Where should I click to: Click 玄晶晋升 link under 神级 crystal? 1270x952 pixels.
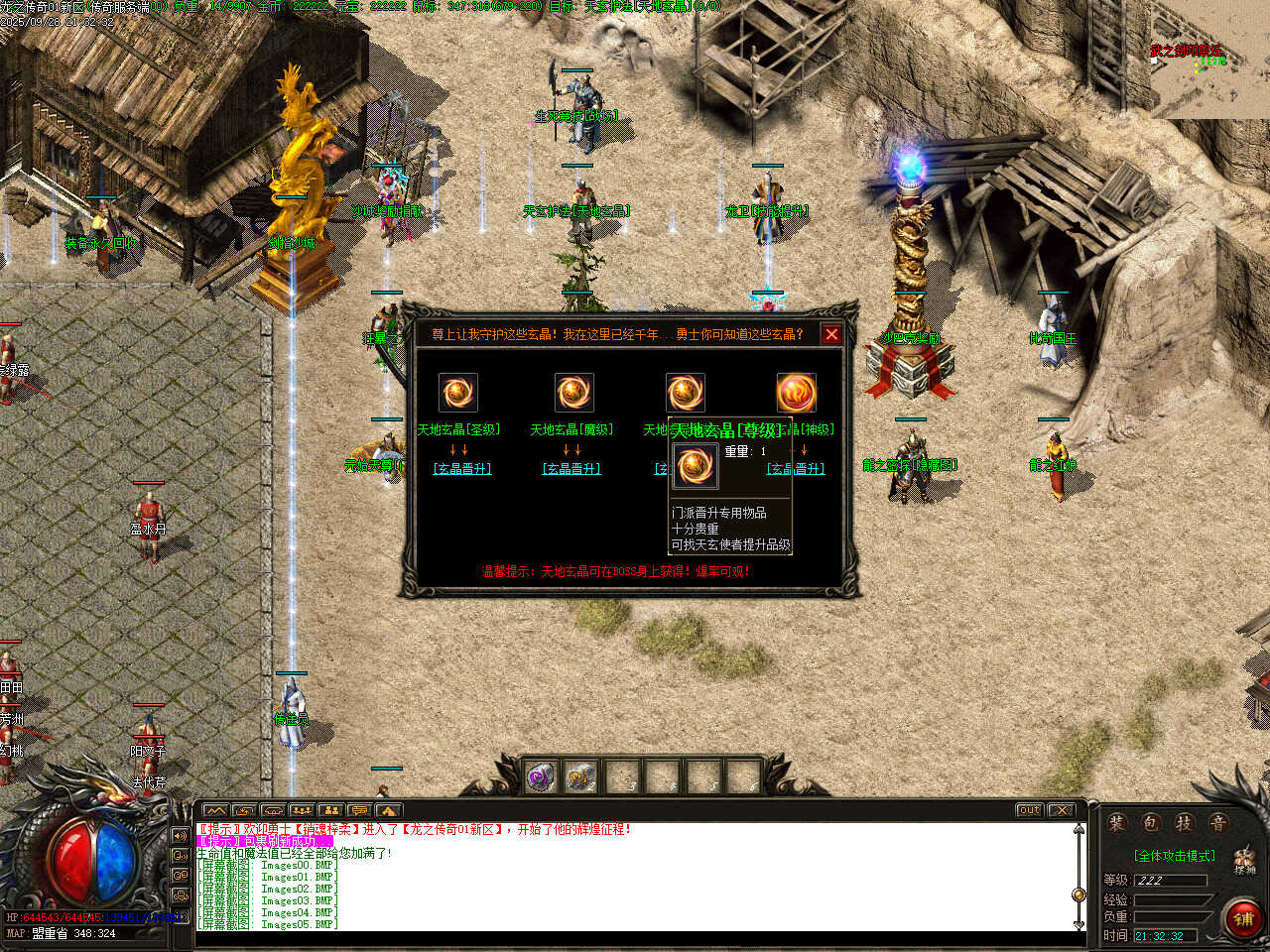point(796,468)
